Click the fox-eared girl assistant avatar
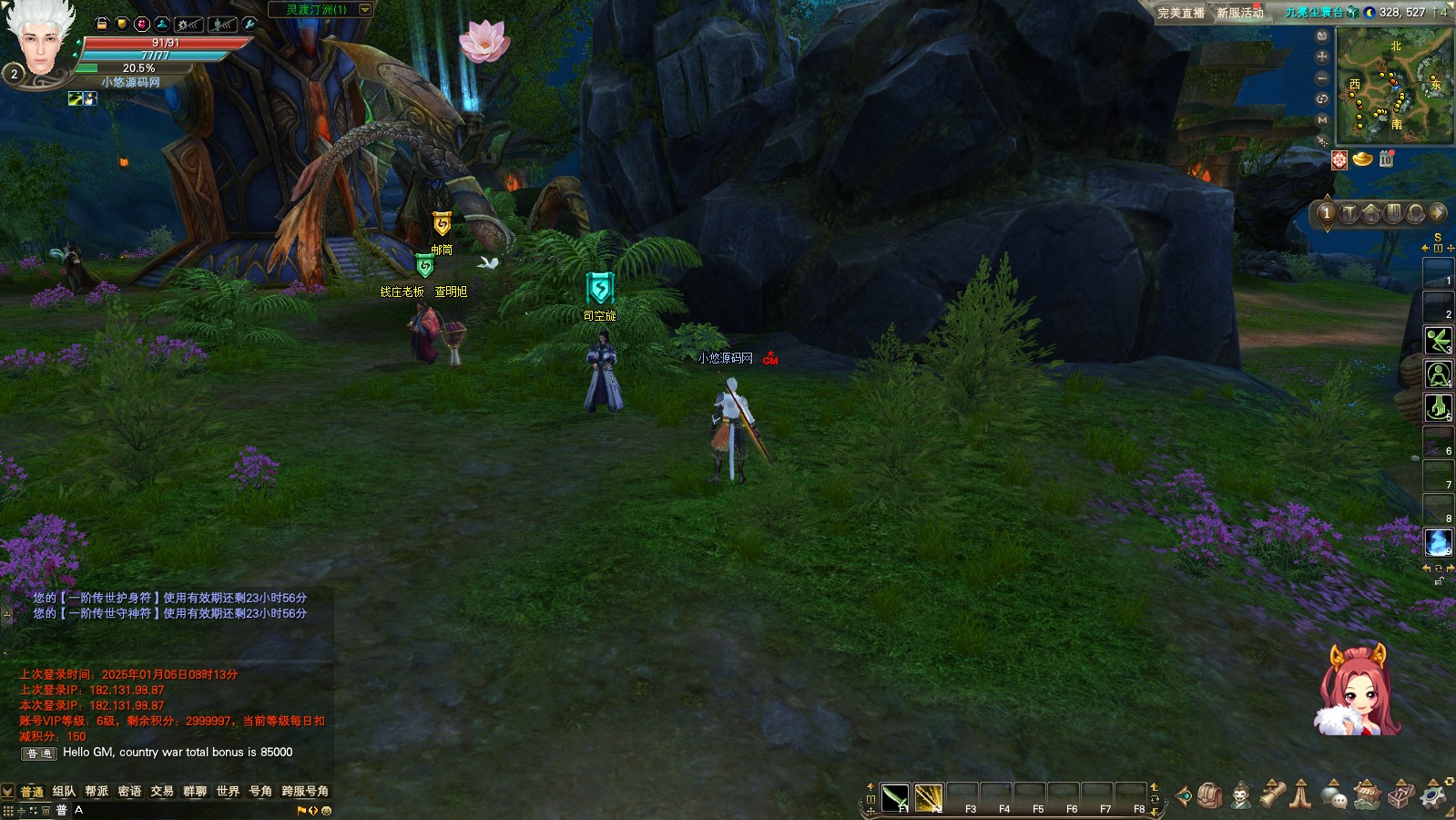 [1357, 692]
